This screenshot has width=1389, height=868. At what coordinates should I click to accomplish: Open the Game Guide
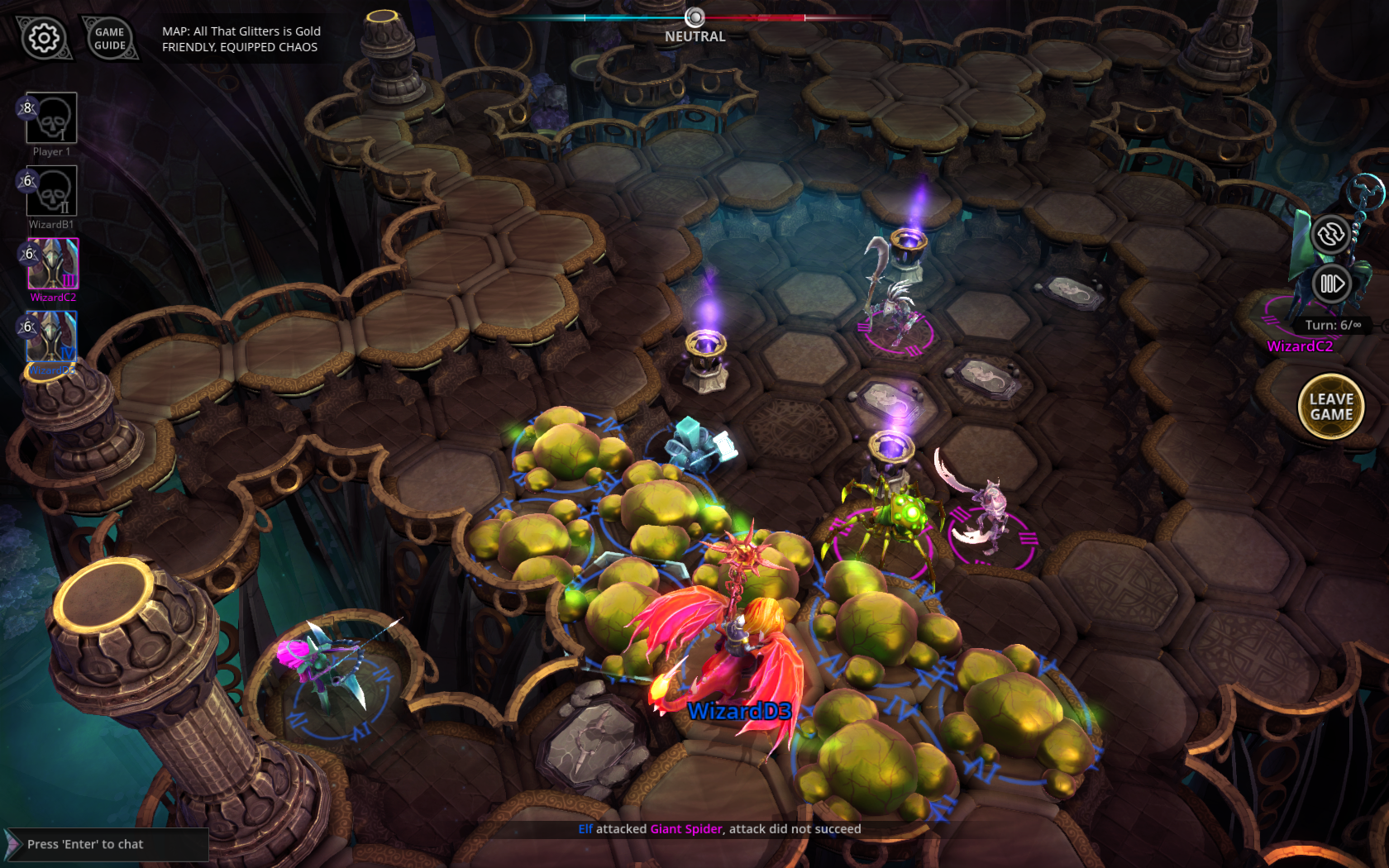110,39
